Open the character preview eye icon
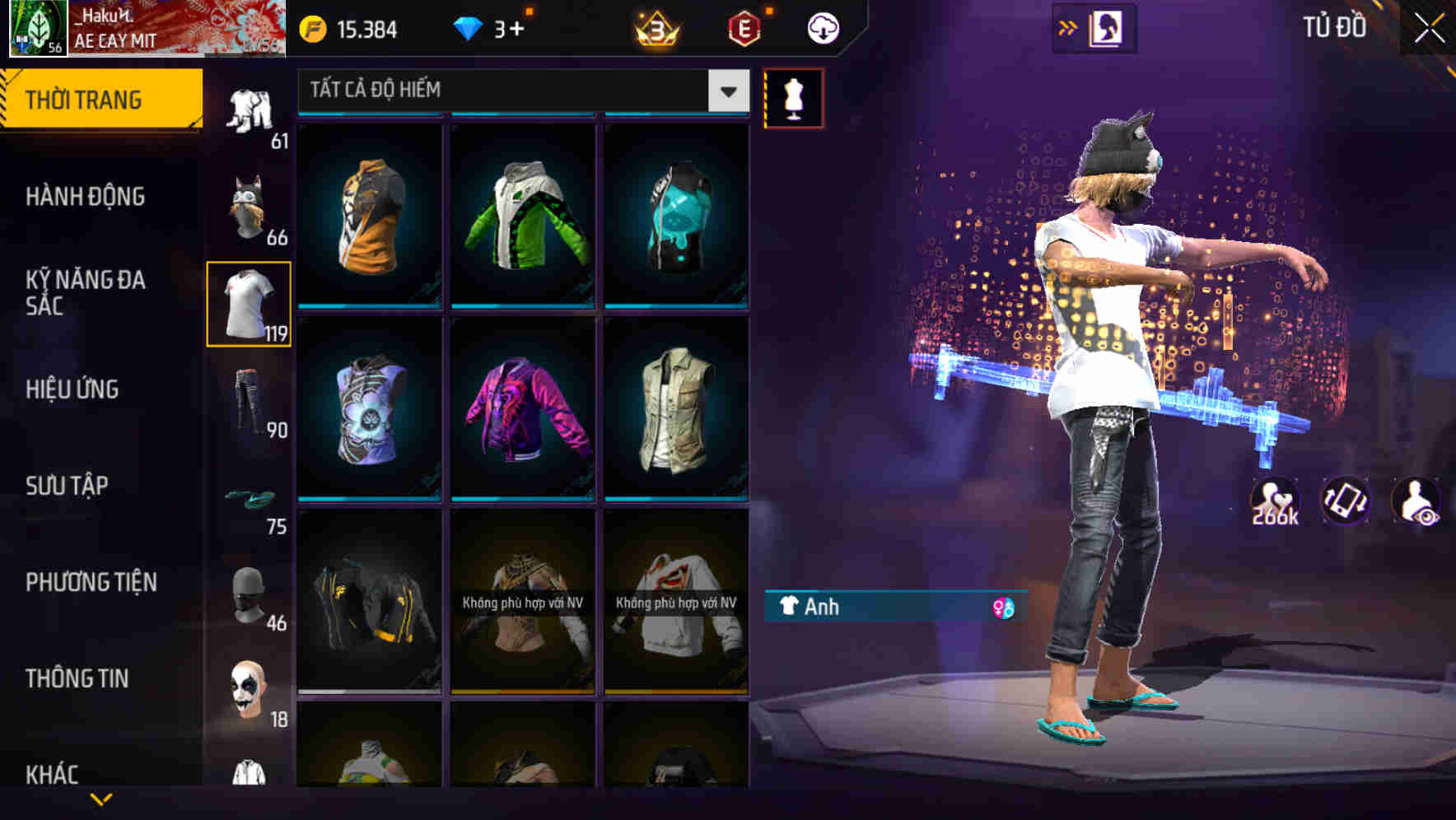The width and height of the screenshot is (1456, 820). (x=1417, y=501)
